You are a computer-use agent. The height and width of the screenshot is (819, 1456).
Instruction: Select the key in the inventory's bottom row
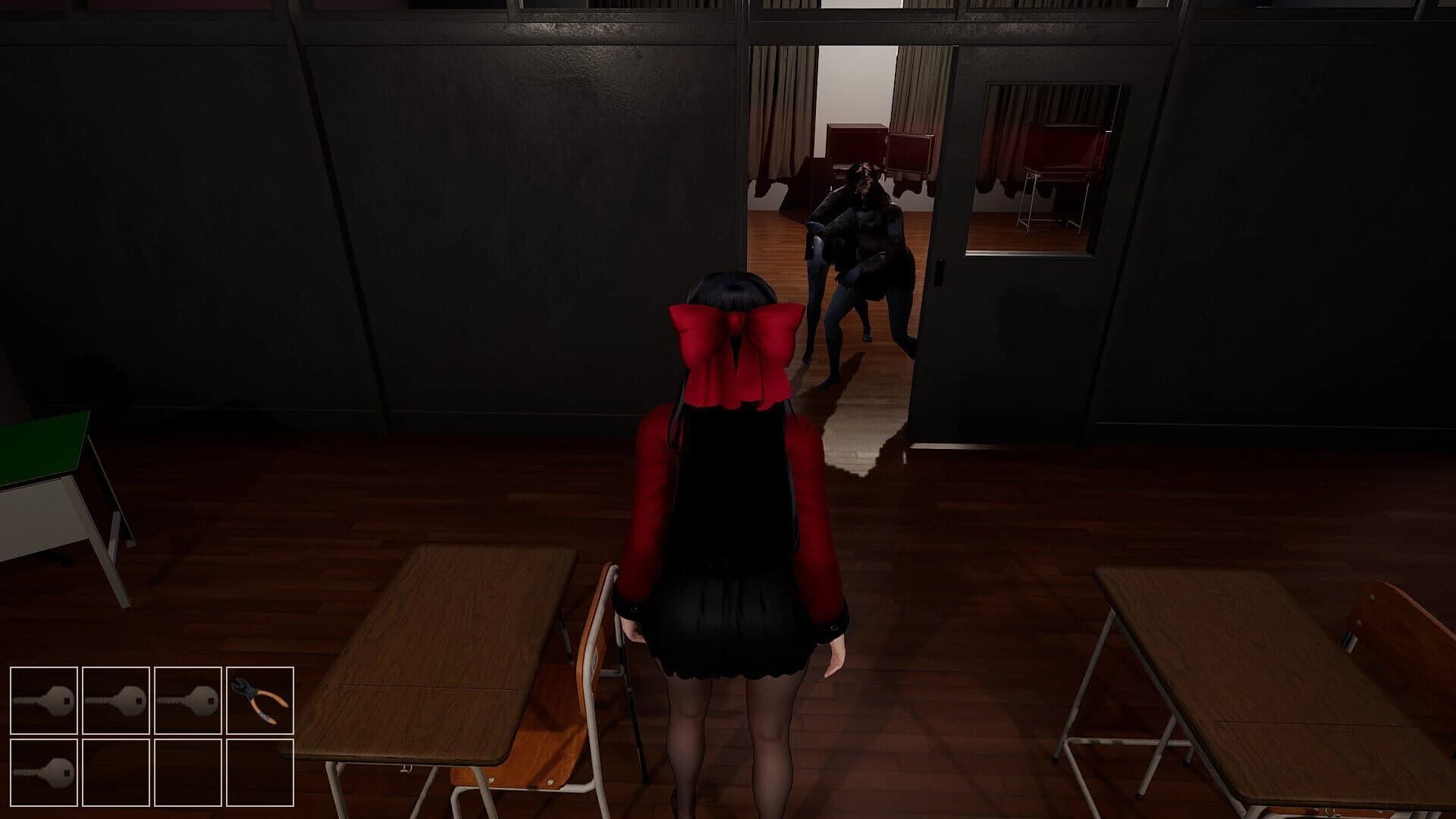pos(45,773)
